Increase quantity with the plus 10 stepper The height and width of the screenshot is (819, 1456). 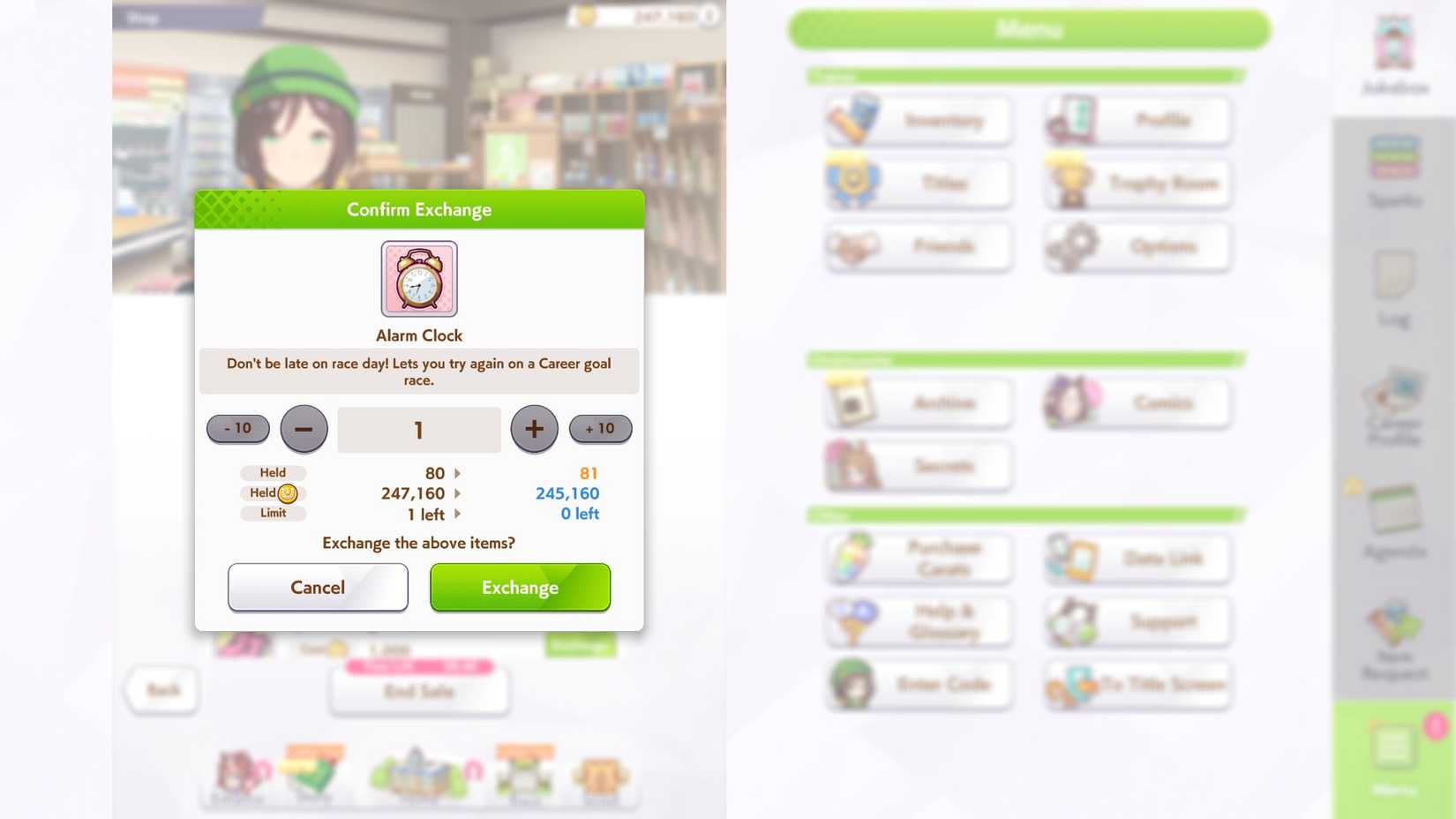(x=600, y=428)
